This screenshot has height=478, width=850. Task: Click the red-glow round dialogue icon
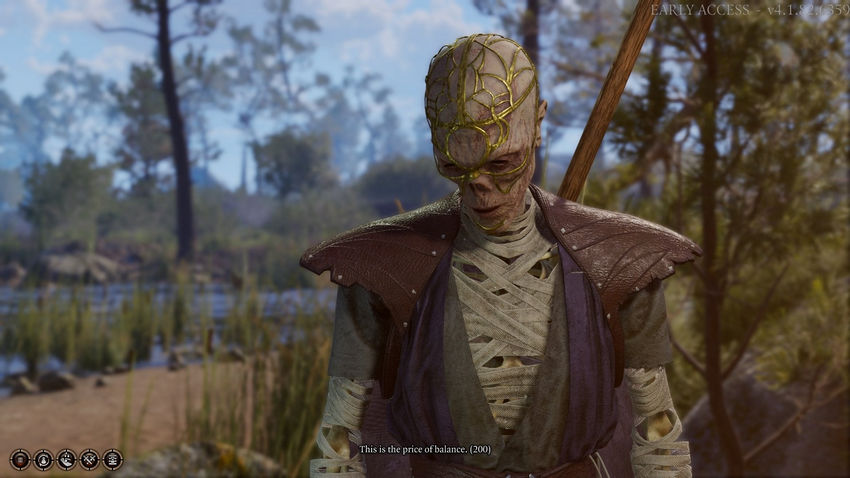20,460
